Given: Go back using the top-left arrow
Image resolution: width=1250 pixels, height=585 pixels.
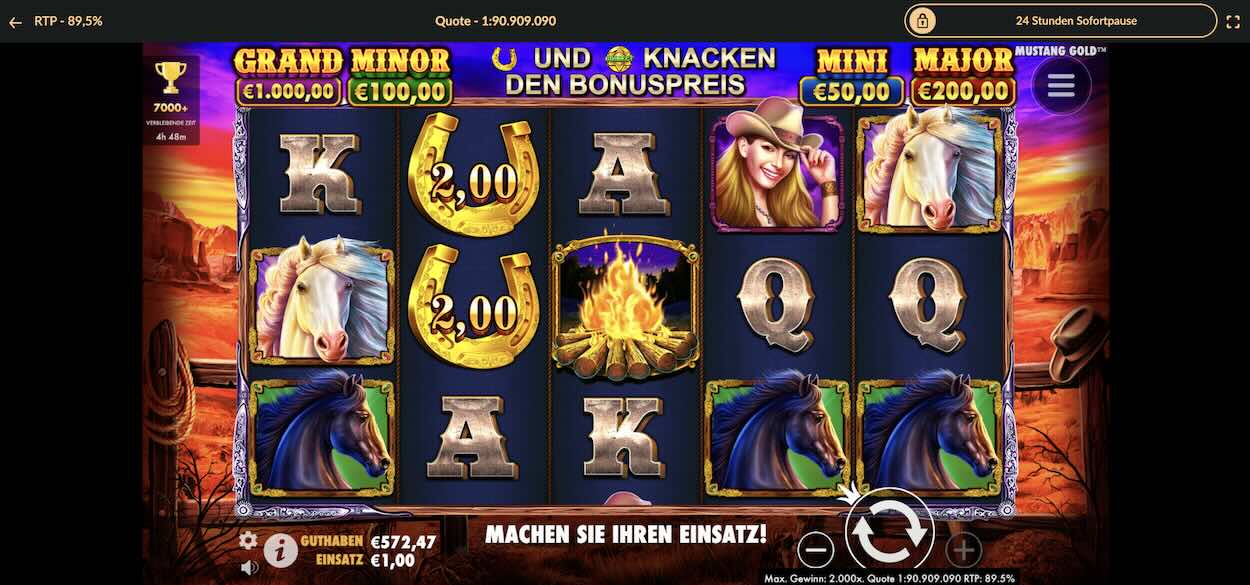Looking at the screenshot, I should pyautogui.click(x=15, y=21).
